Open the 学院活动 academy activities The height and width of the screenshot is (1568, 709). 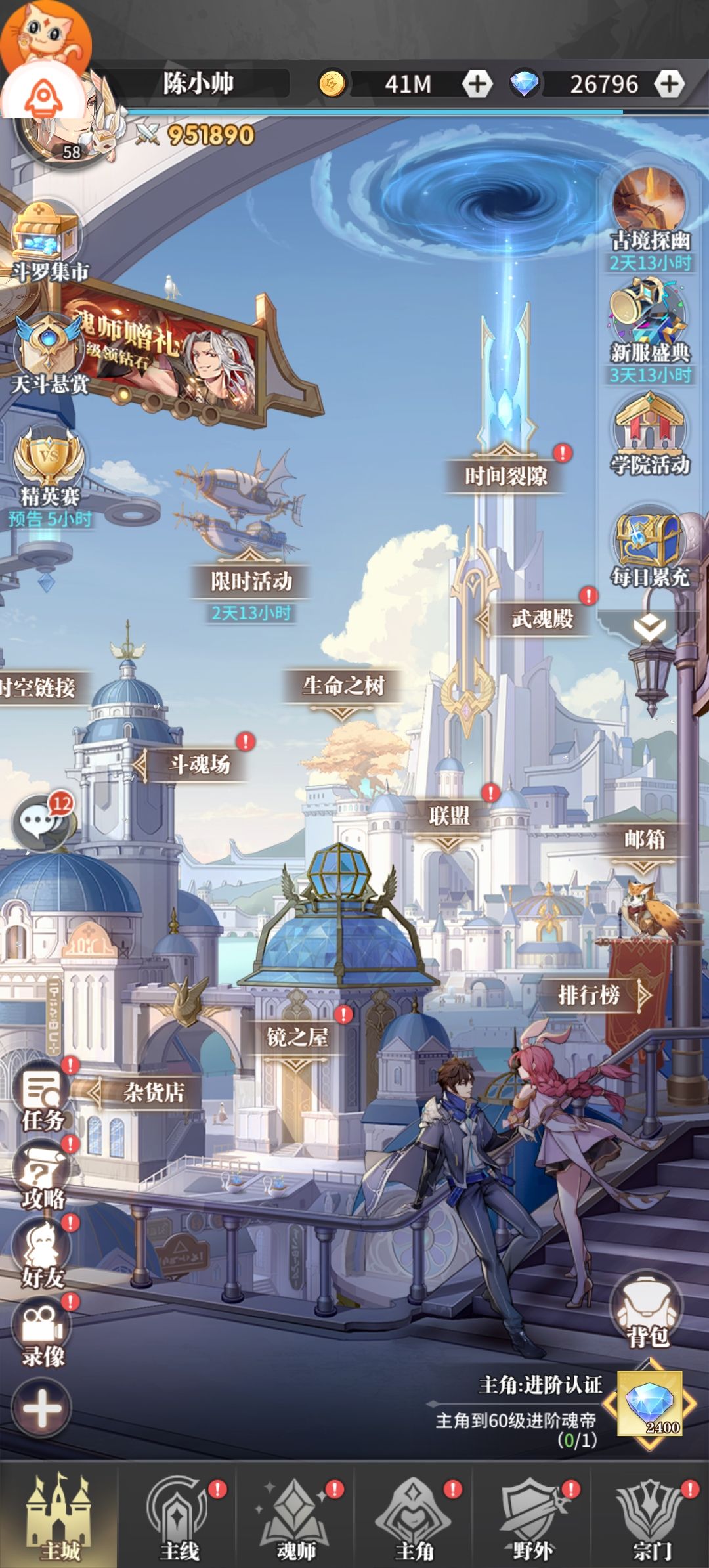click(x=649, y=433)
